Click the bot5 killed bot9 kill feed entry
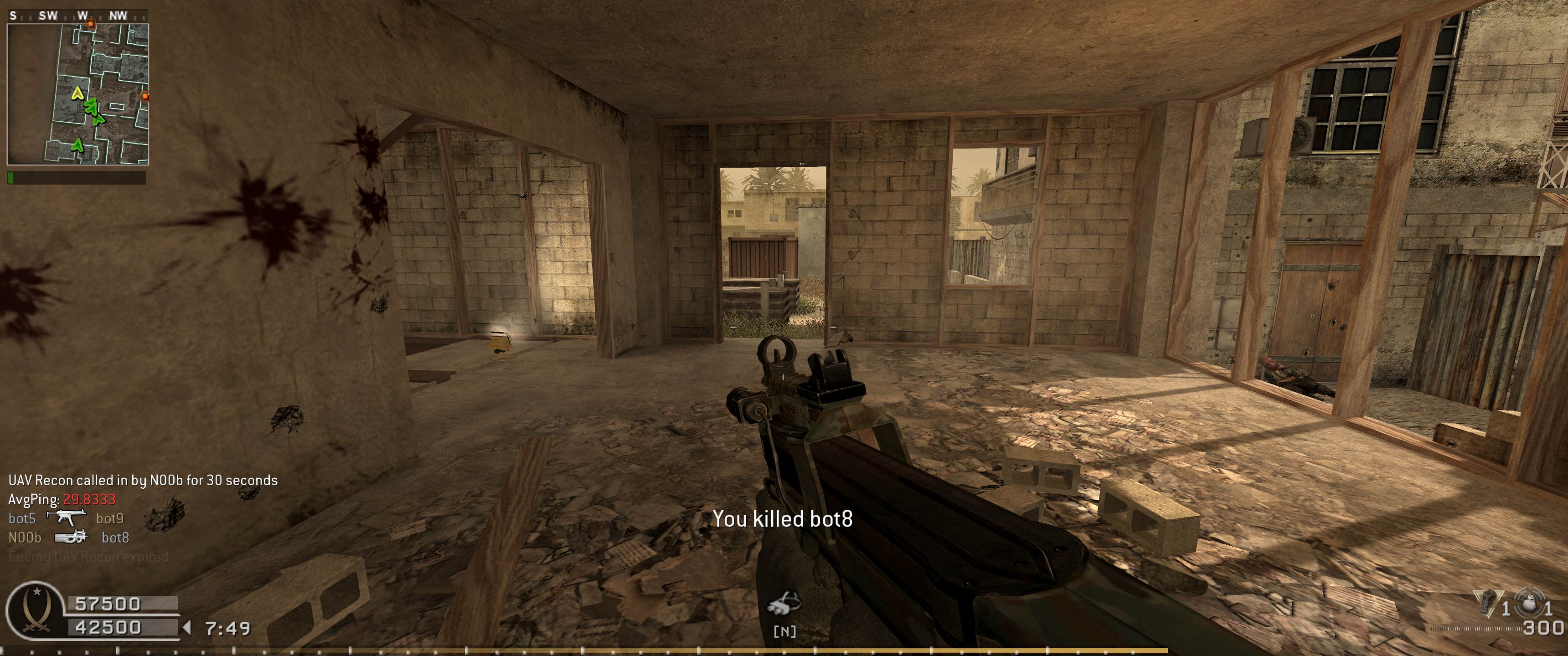 pos(67,518)
